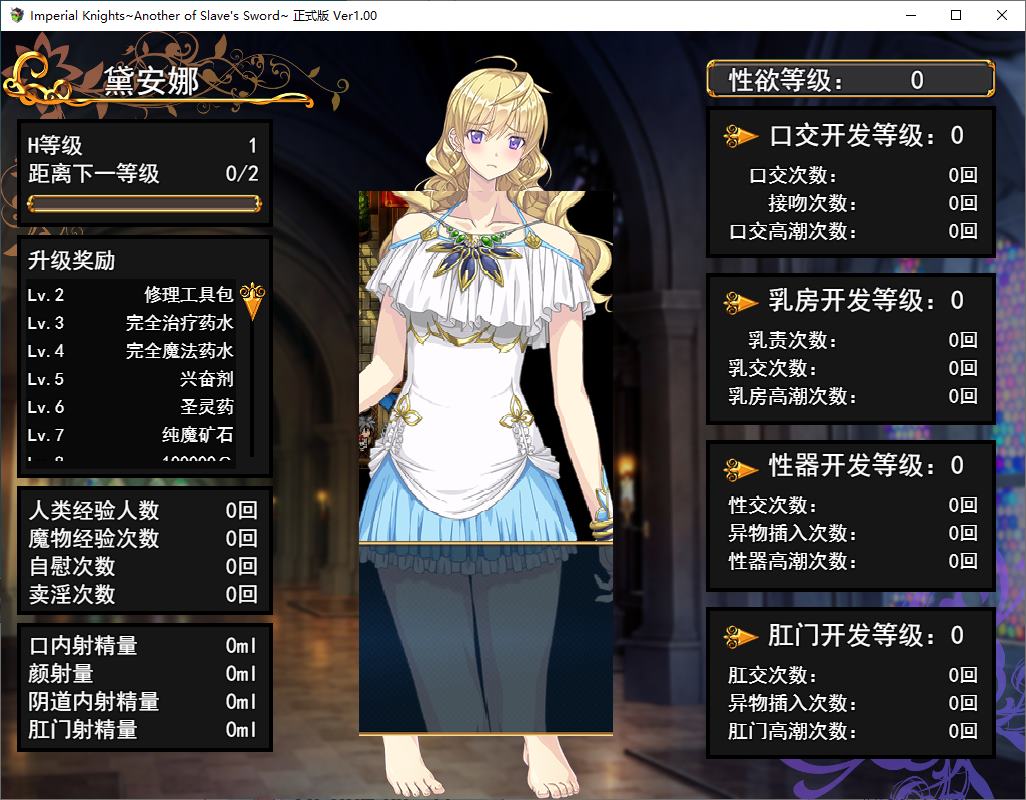1026x800 pixels.
Task: Choose the Lv.6 圣灵药 reward entry
Action: [130, 407]
